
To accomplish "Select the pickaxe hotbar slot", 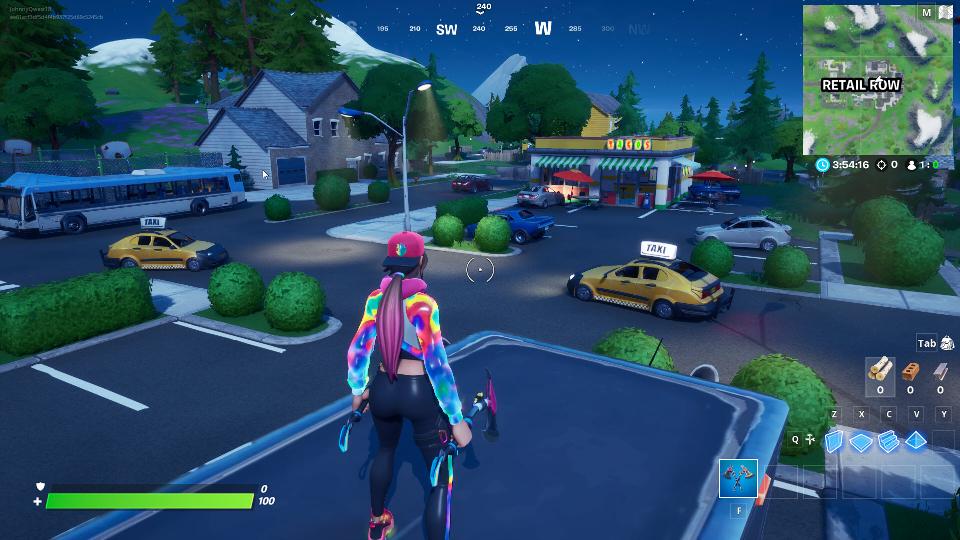I will [739, 479].
